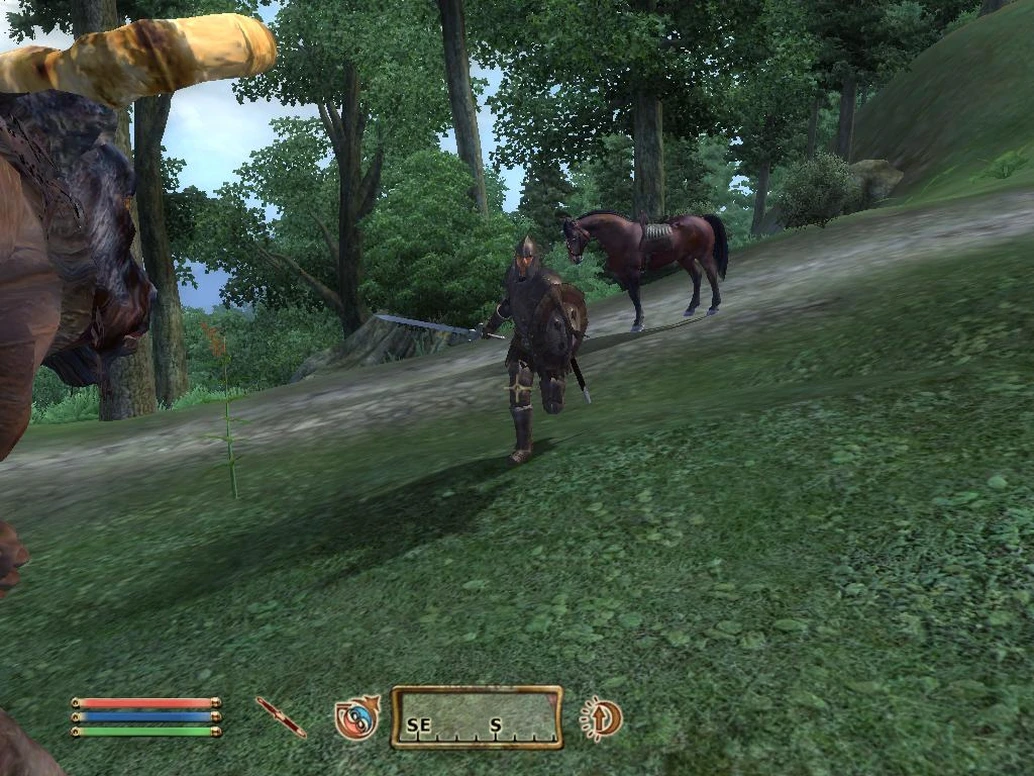Select the moon and arrow effect icon
Viewport: 1034px width, 776px height.
click(x=602, y=718)
